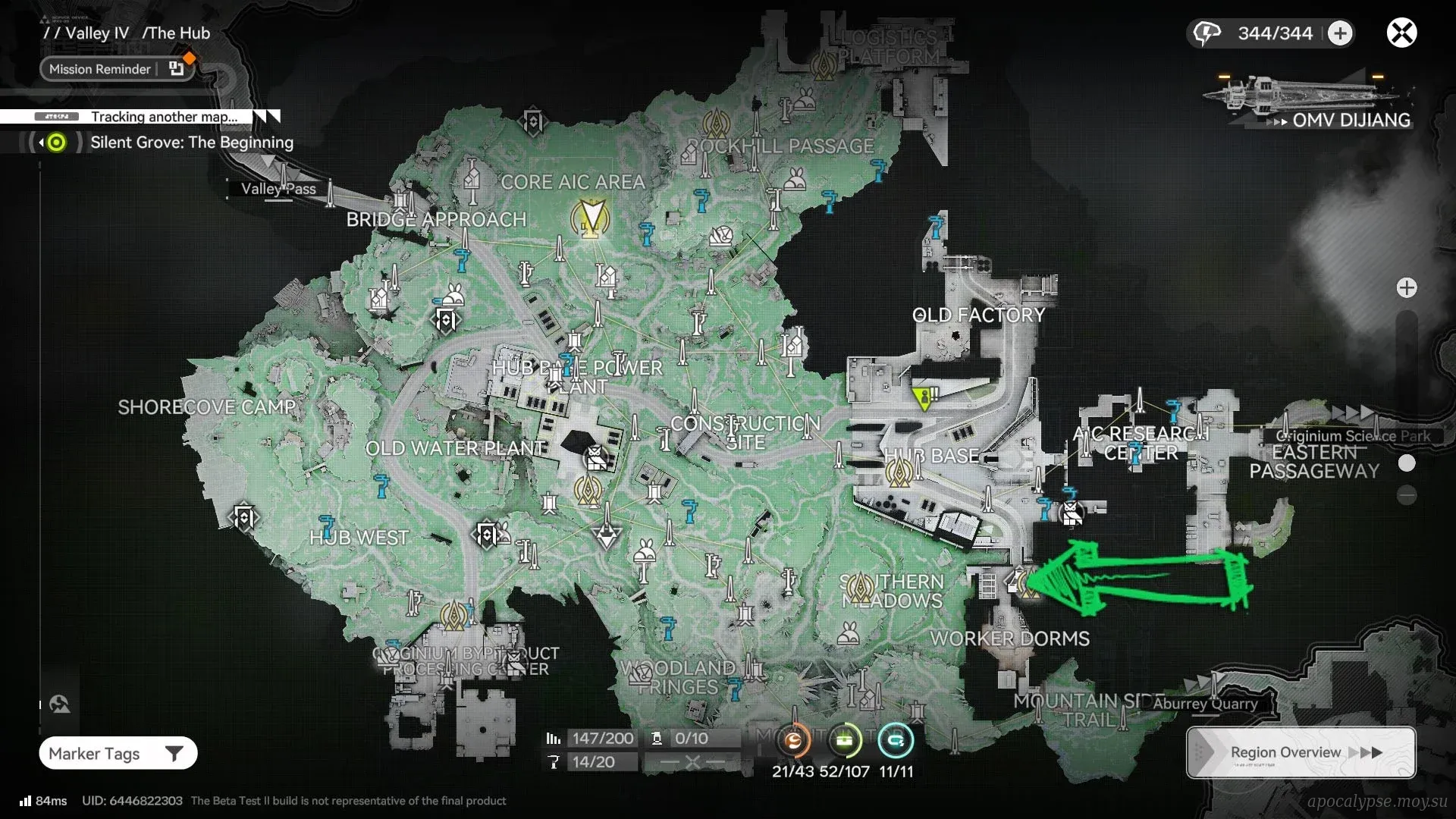The image size is (1456, 819).
Task: Click the map zoom slider handle
Action: (1407, 463)
